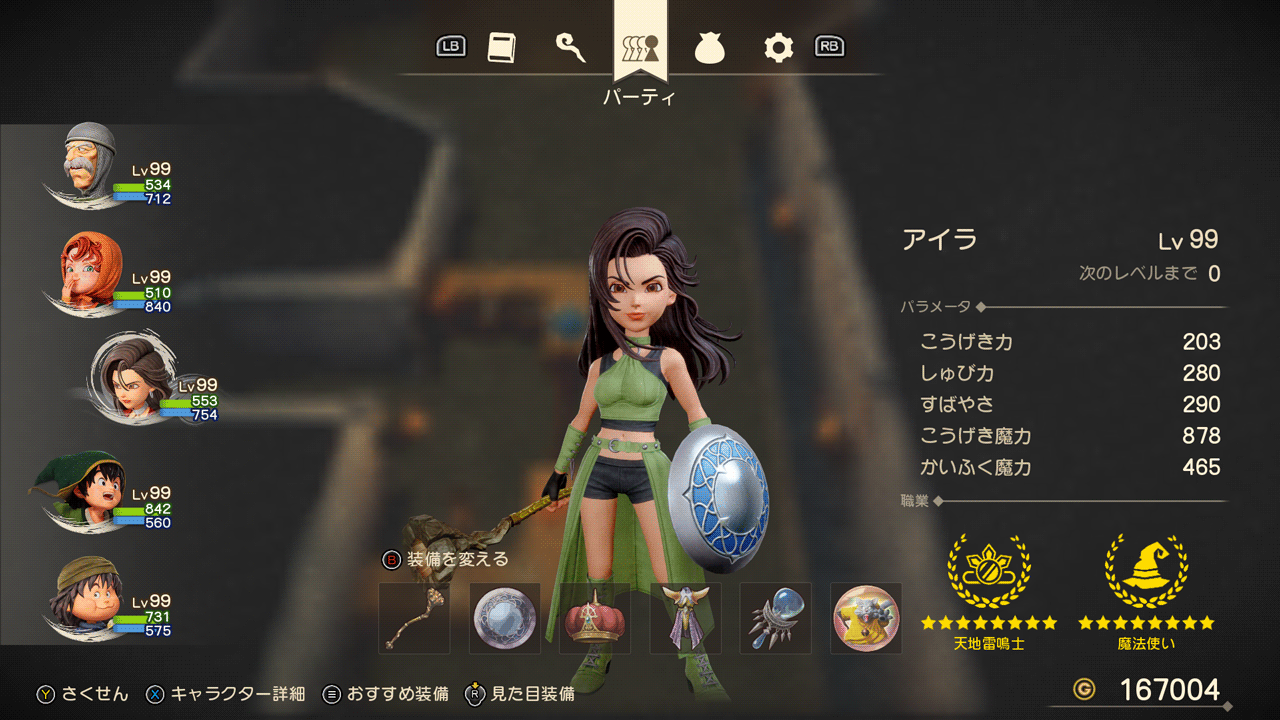Select the equipped staff weapon slot
The height and width of the screenshot is (720, 1280).
pyautogui.click(x=414, y=618)
